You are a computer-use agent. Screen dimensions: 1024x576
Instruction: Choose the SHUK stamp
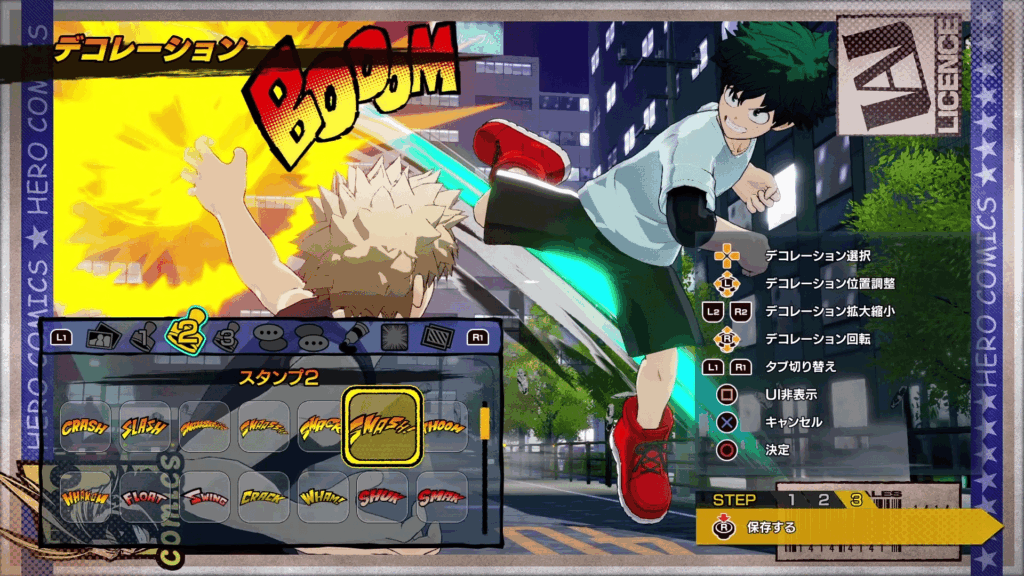382,497
